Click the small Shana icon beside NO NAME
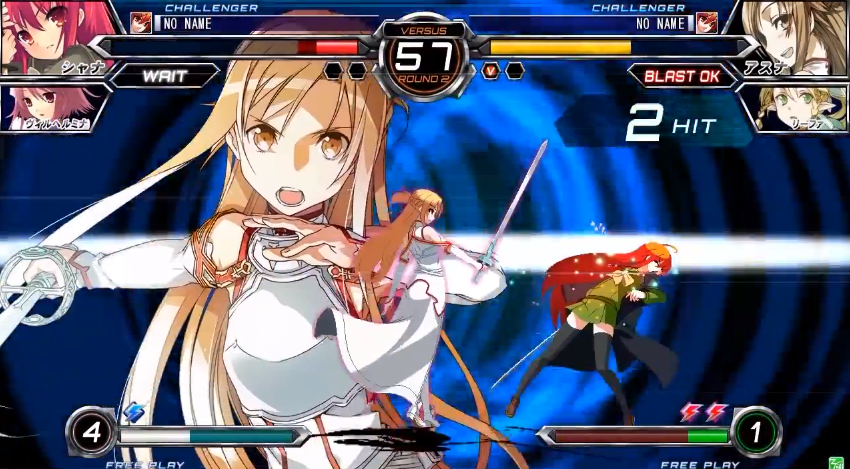This screenshot has height=469, width=850. [141, 23]
